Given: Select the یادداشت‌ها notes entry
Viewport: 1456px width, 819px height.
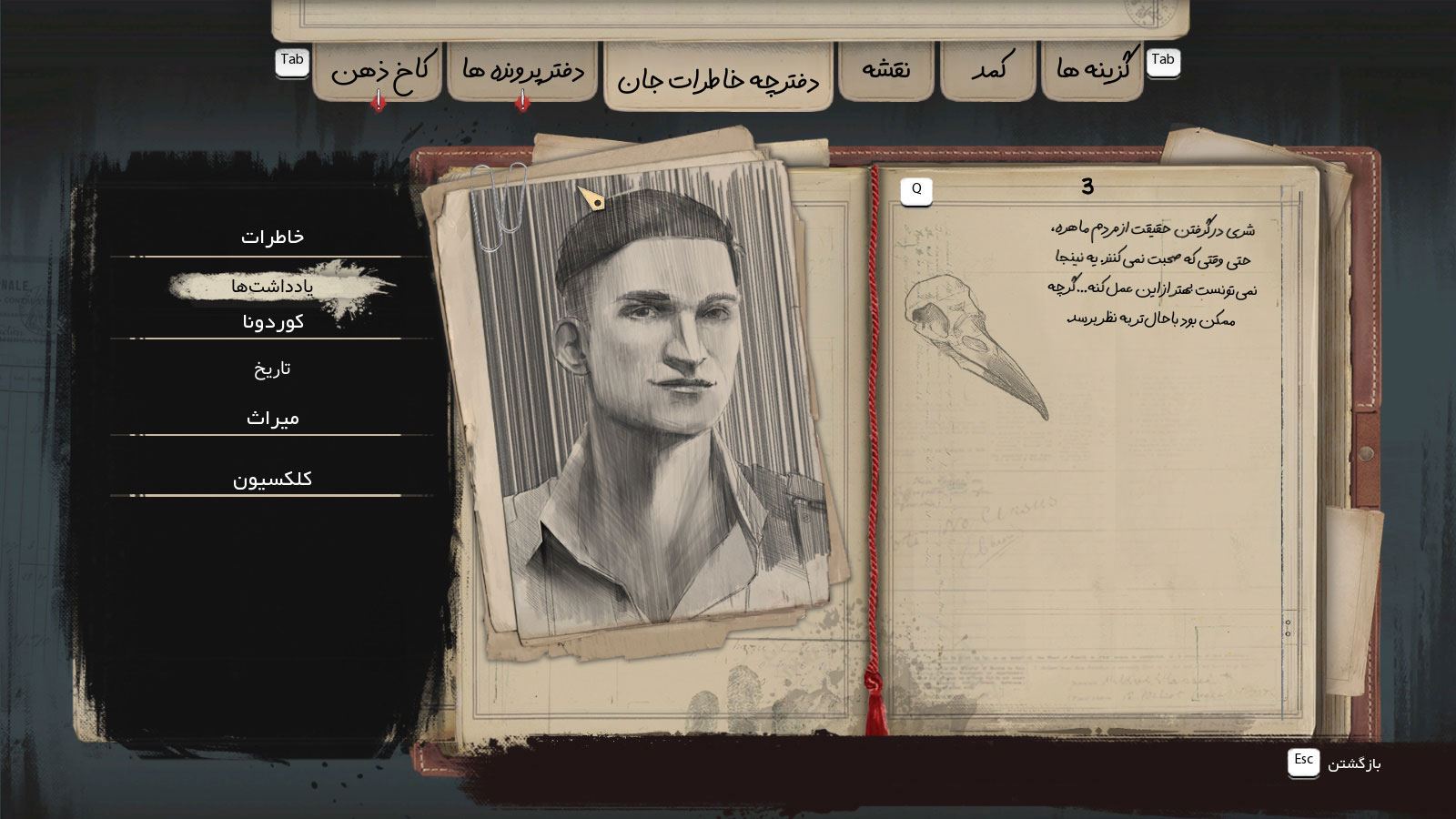Looking at the screenshot, I should pos(272,287).
